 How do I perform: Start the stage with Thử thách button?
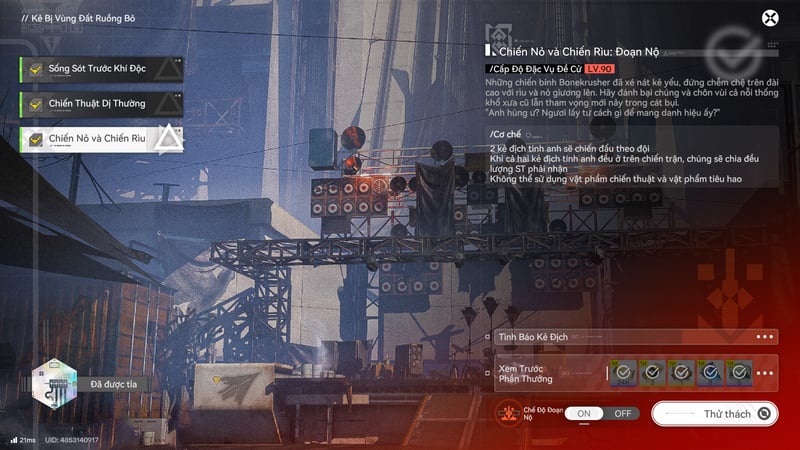[716, 413]
